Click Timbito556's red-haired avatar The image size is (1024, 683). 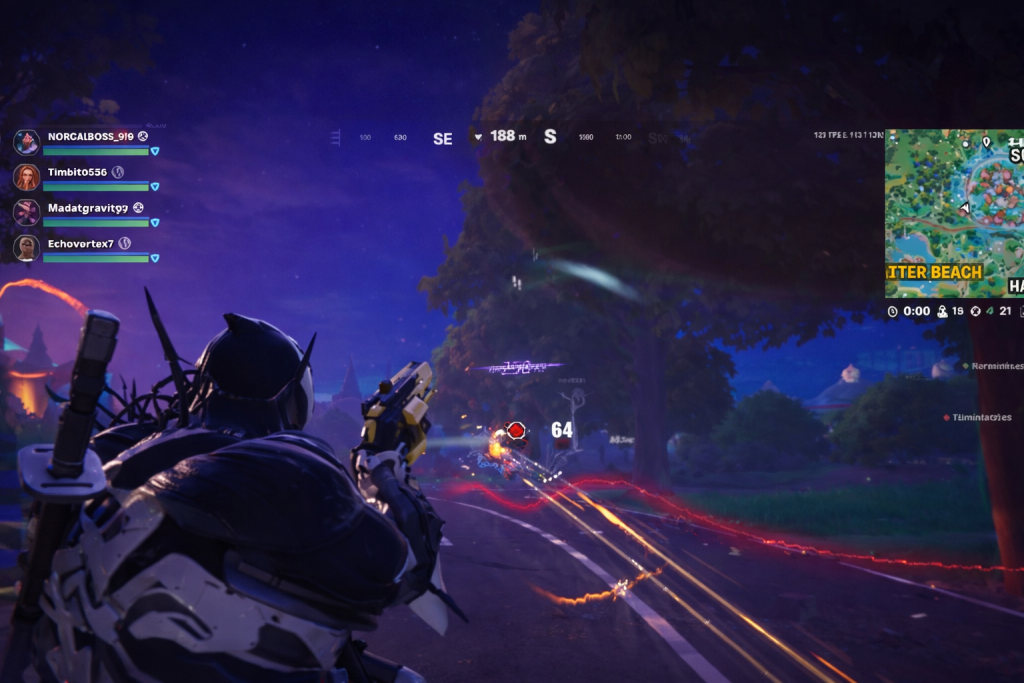pos(27,177)
